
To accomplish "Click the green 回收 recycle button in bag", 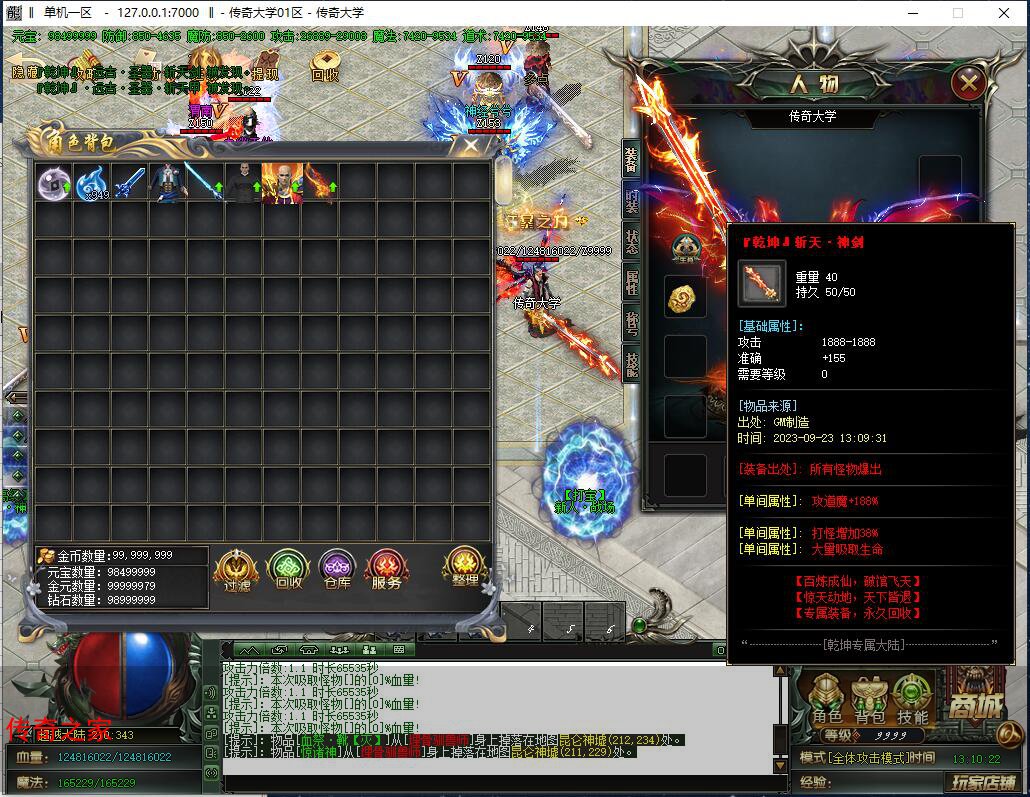I will pyautogui.click(x=288, y=571).
